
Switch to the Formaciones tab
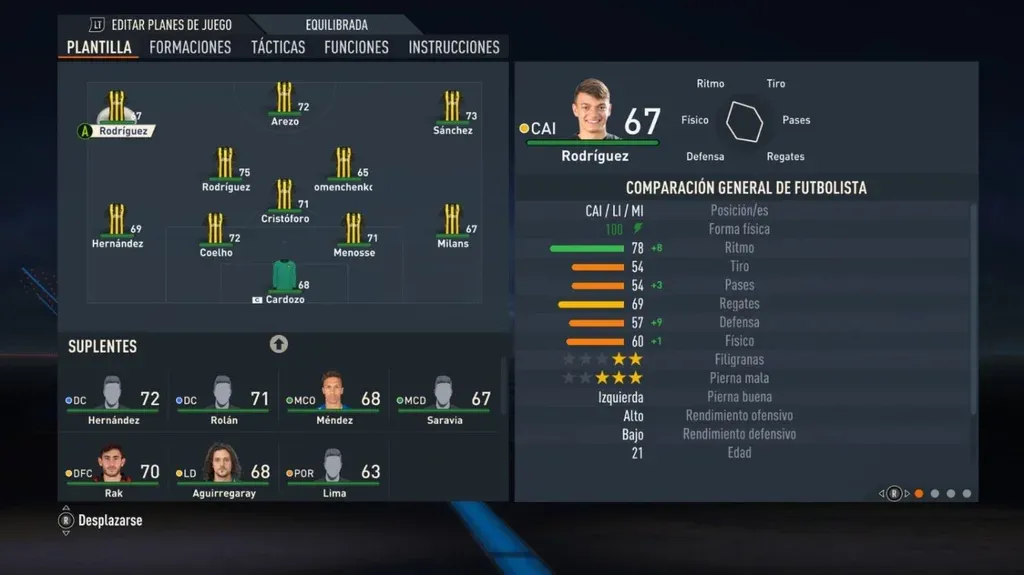point(190,47)
